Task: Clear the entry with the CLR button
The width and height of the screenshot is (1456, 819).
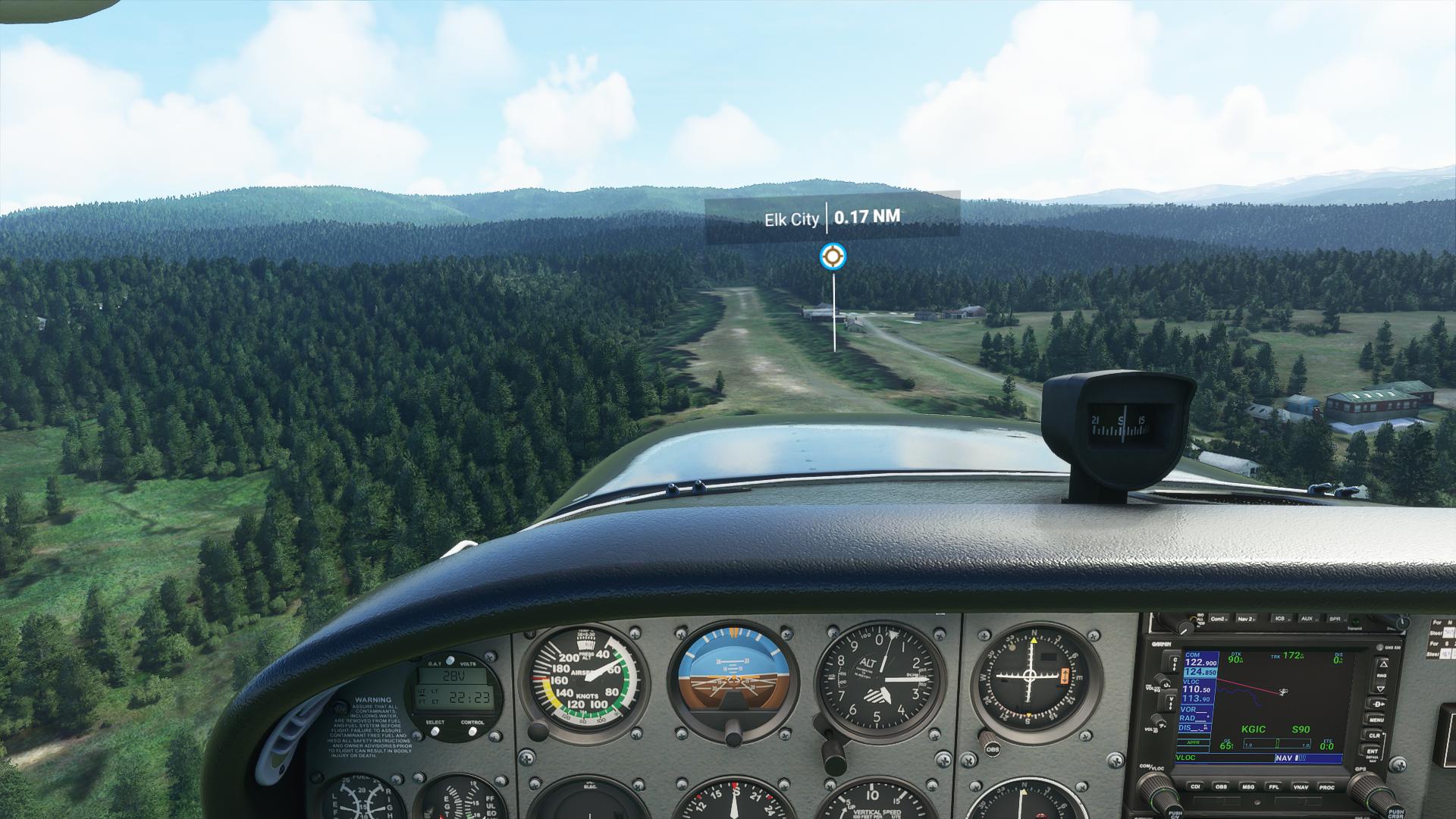Action: pos(1375,735)
